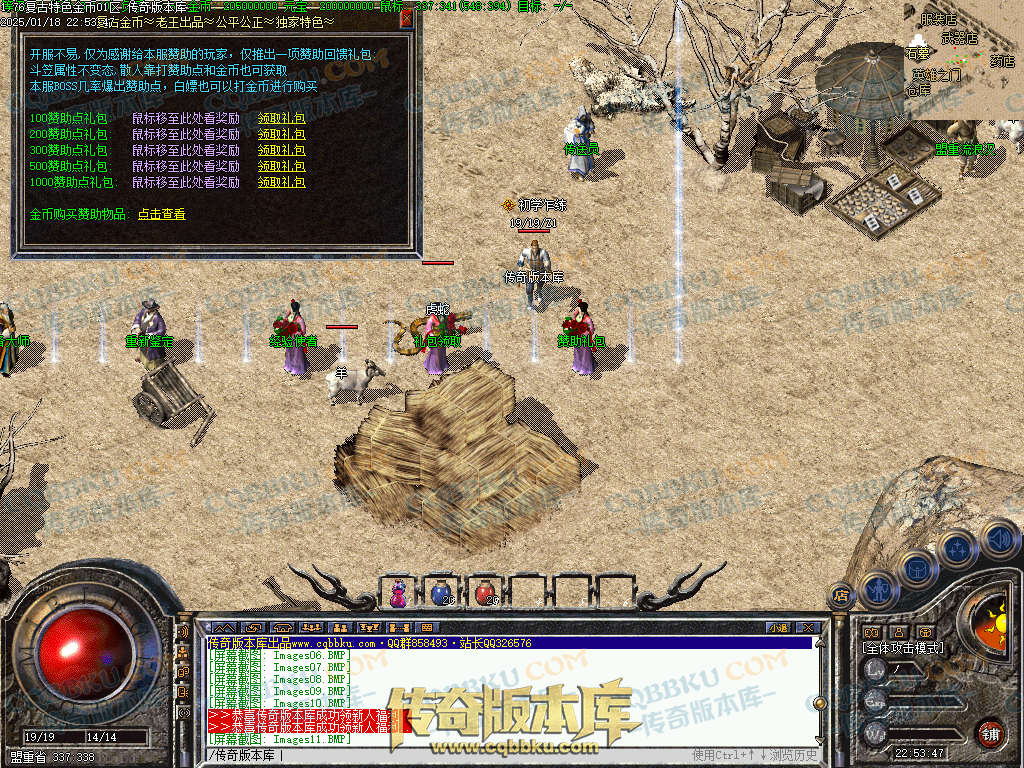Open the character equipment round button

point(879,589)
